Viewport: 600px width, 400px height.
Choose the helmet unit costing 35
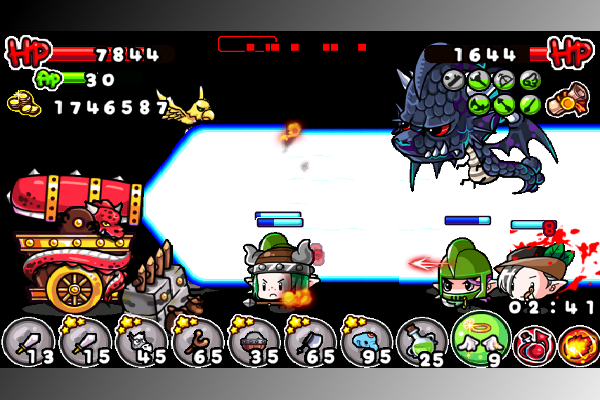pos(253,342)
